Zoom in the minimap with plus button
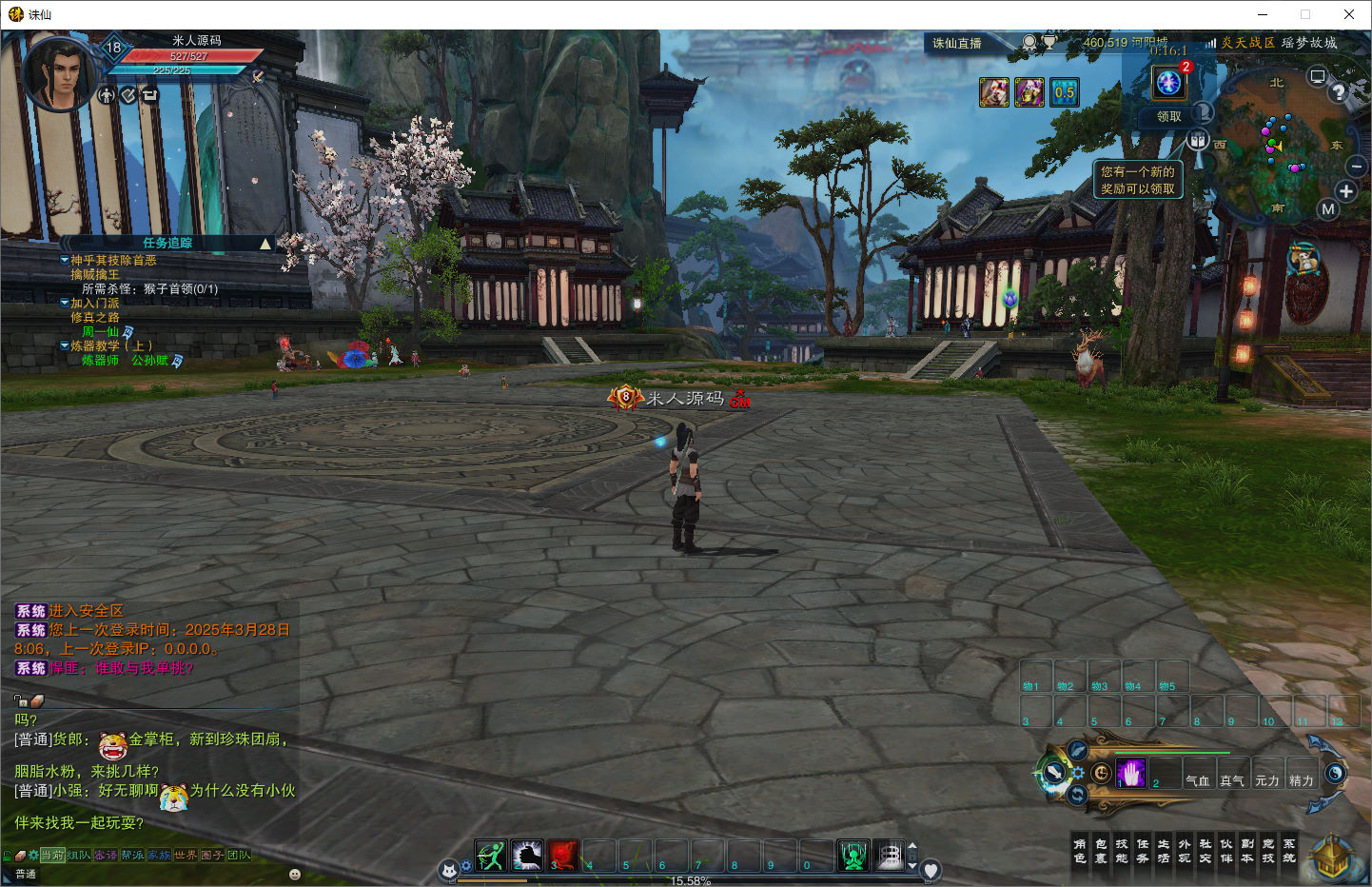Image resolution: width=1372 pixels, height=887 pixels. pyautogui.click(x=1345, y=191)
